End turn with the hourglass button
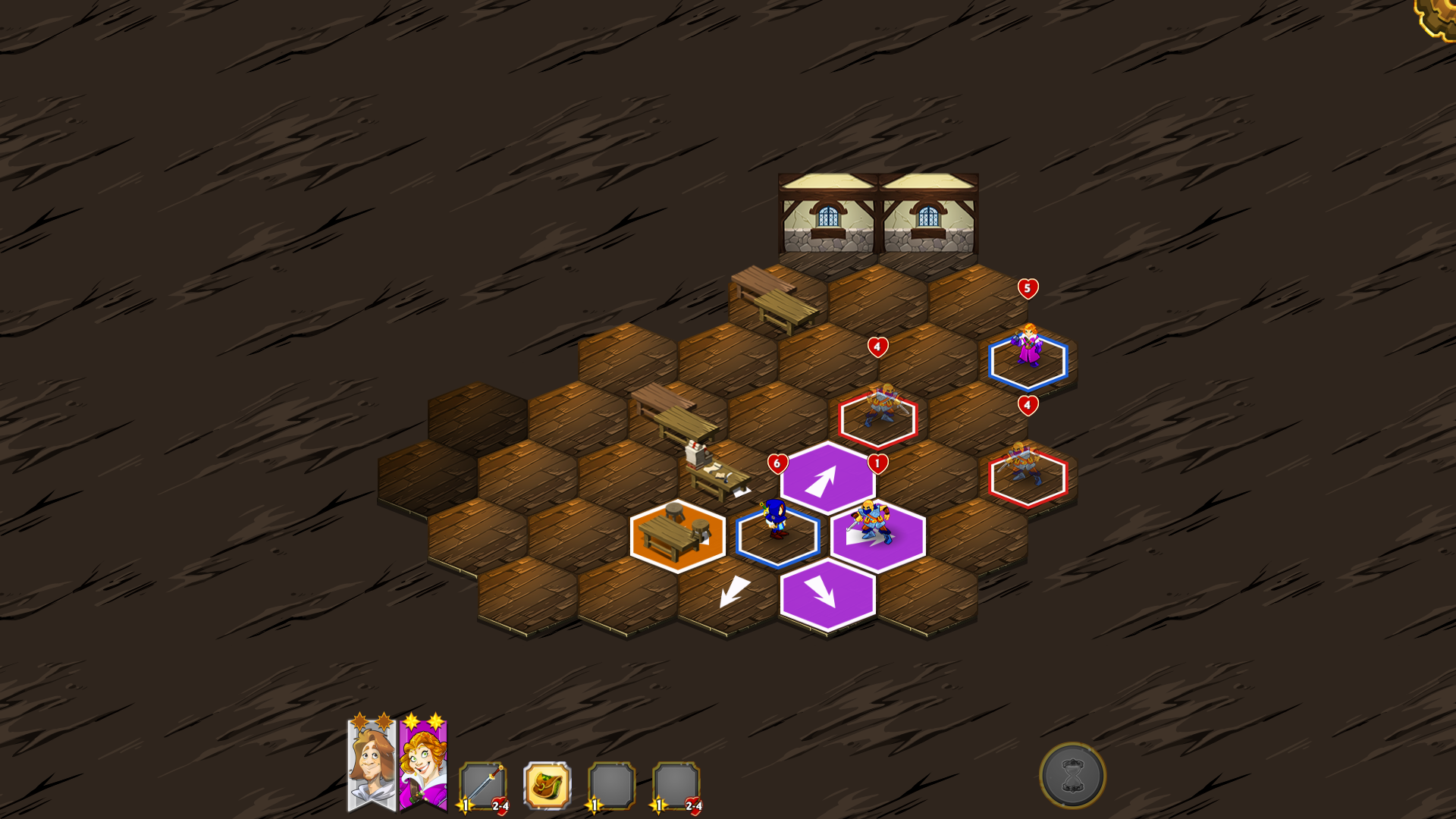Image resolution: width=1456 pixels, height=819 pixels. 1072,775
